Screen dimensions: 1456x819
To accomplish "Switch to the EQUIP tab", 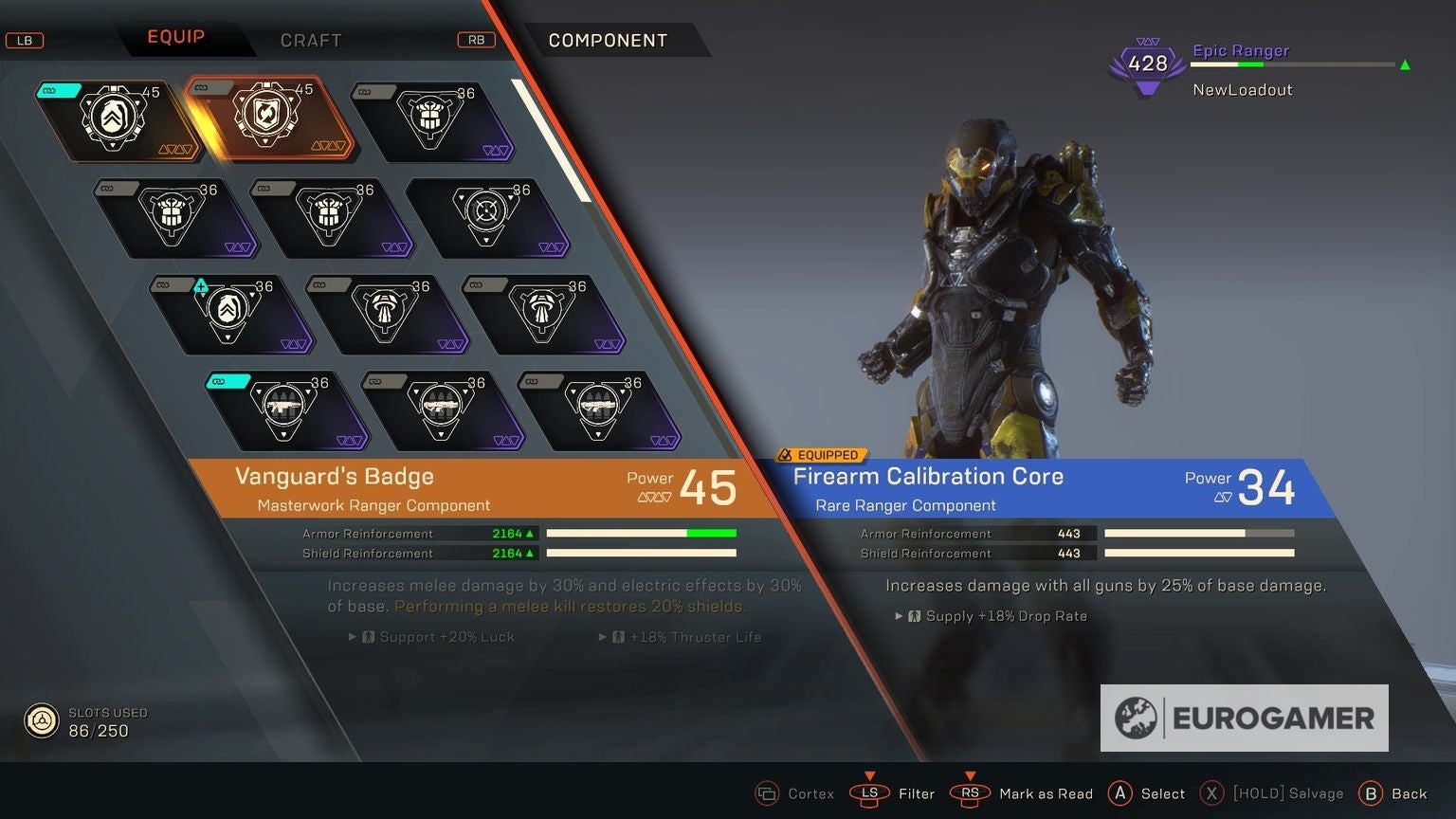I will (x=175, y=37).
